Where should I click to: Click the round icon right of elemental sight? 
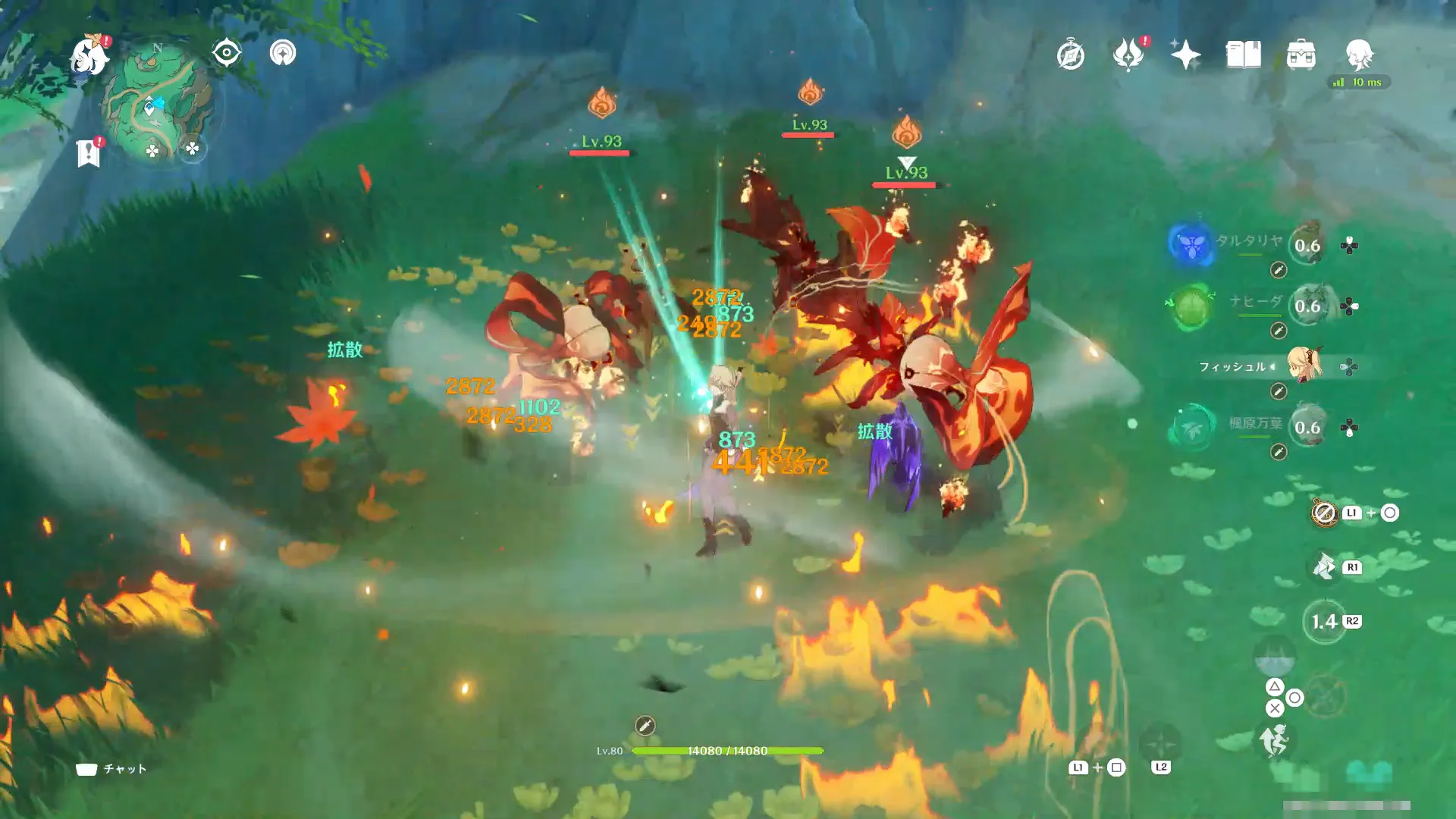(283, 53)
